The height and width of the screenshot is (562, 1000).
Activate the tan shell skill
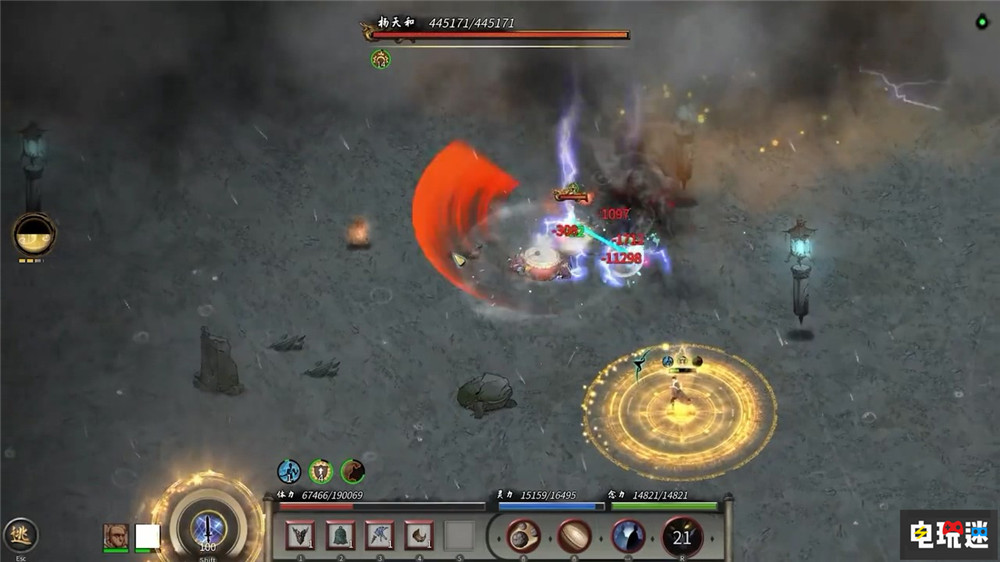(x=574, y=537)
